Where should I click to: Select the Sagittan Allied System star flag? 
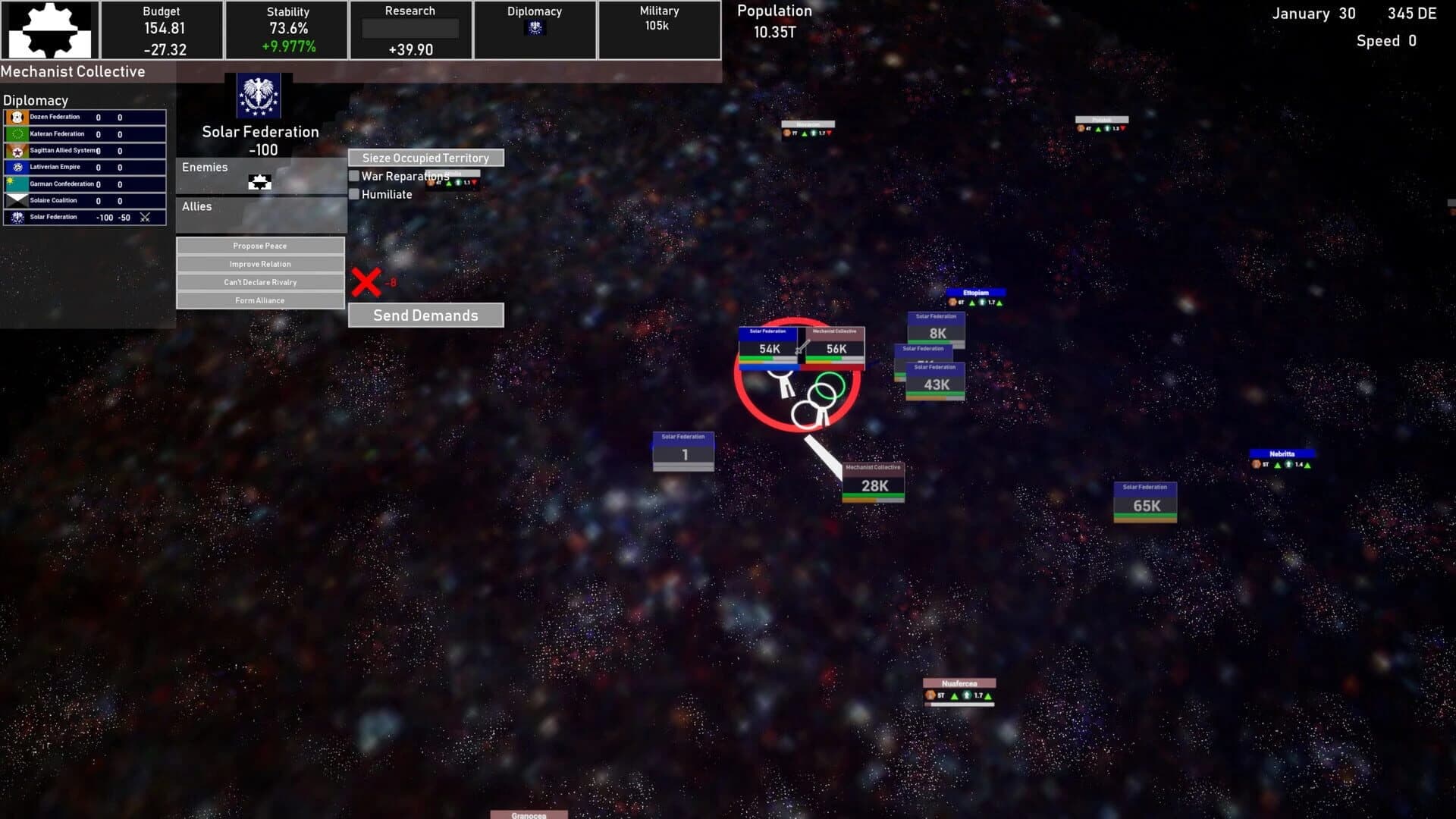point(17,151)
